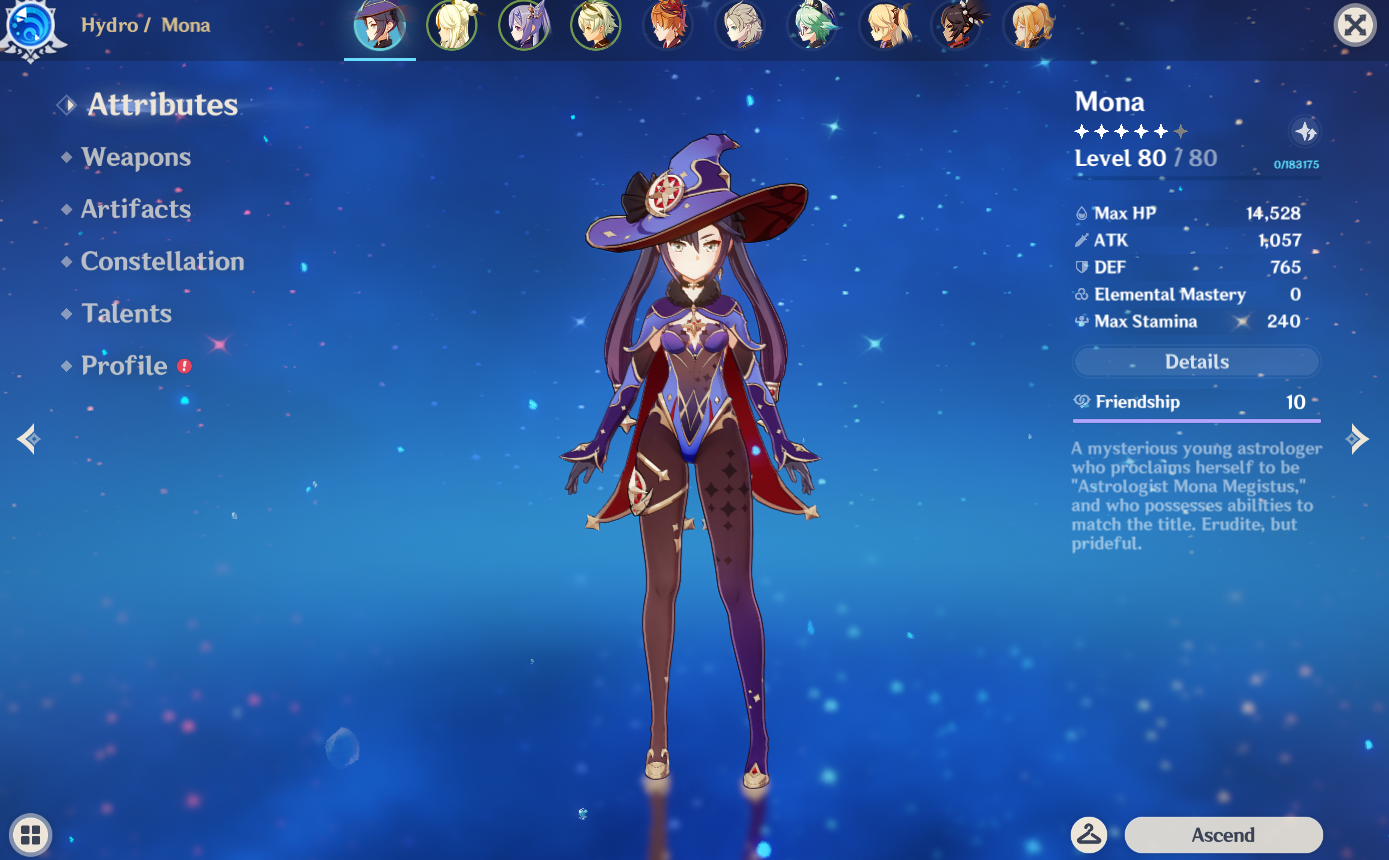Open Mona's Profile page
This screenshot has width=1389, height=860.
tap(124, 365)
